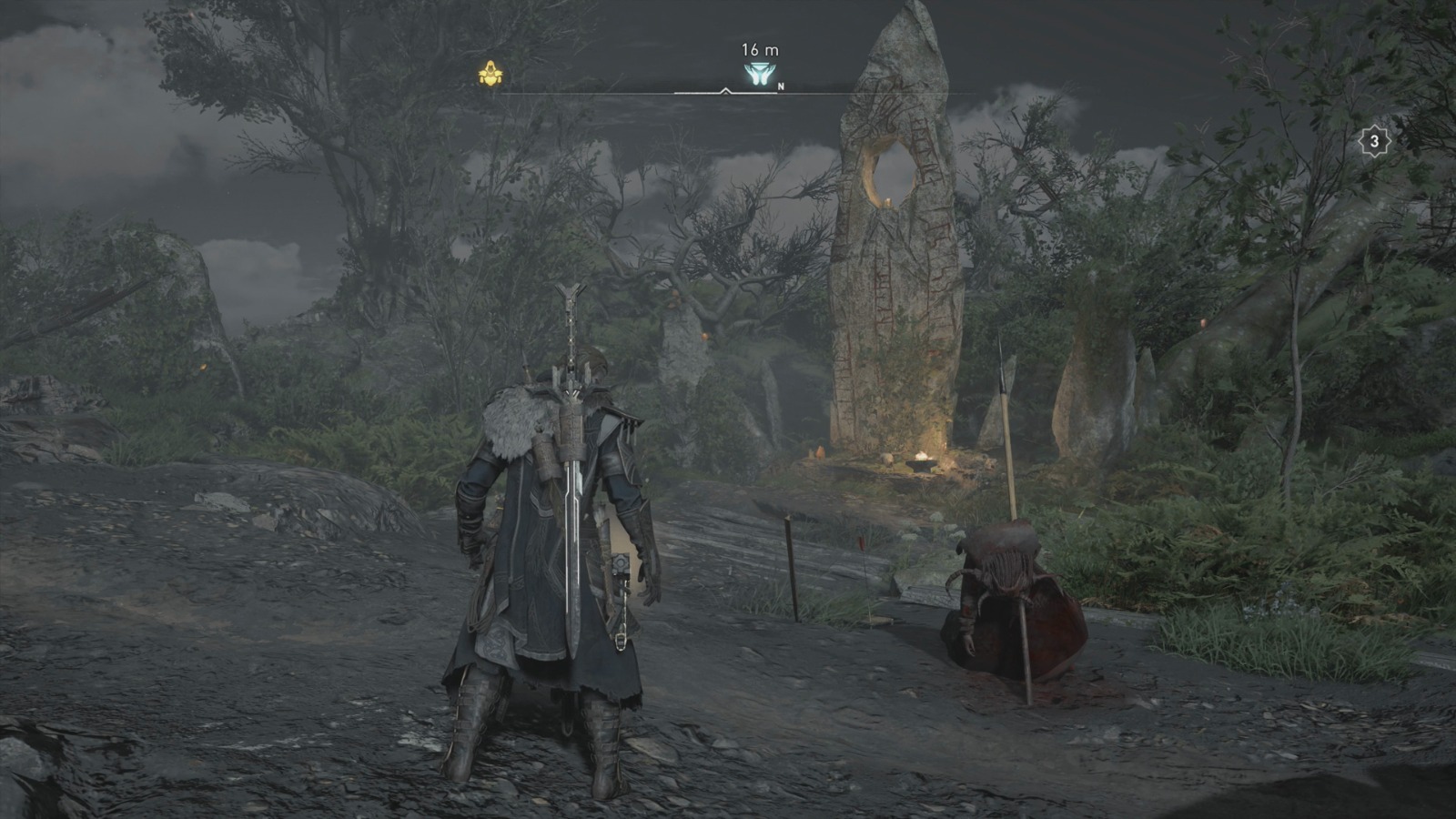Click the compass center heading pointer
This screenshot has height=819, width=1456.
point(725,90)
